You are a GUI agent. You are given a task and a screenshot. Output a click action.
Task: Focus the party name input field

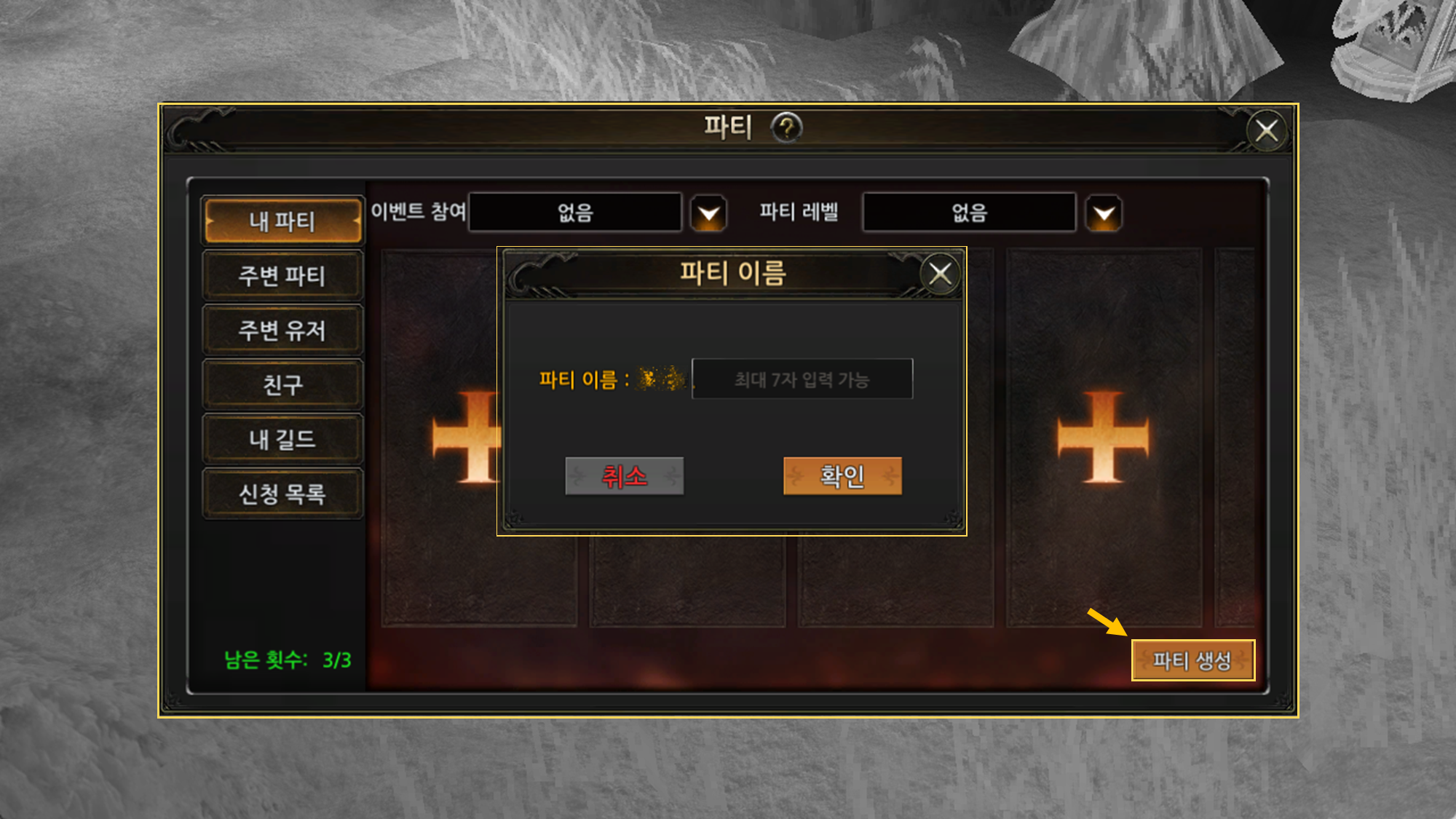(802, 379)
